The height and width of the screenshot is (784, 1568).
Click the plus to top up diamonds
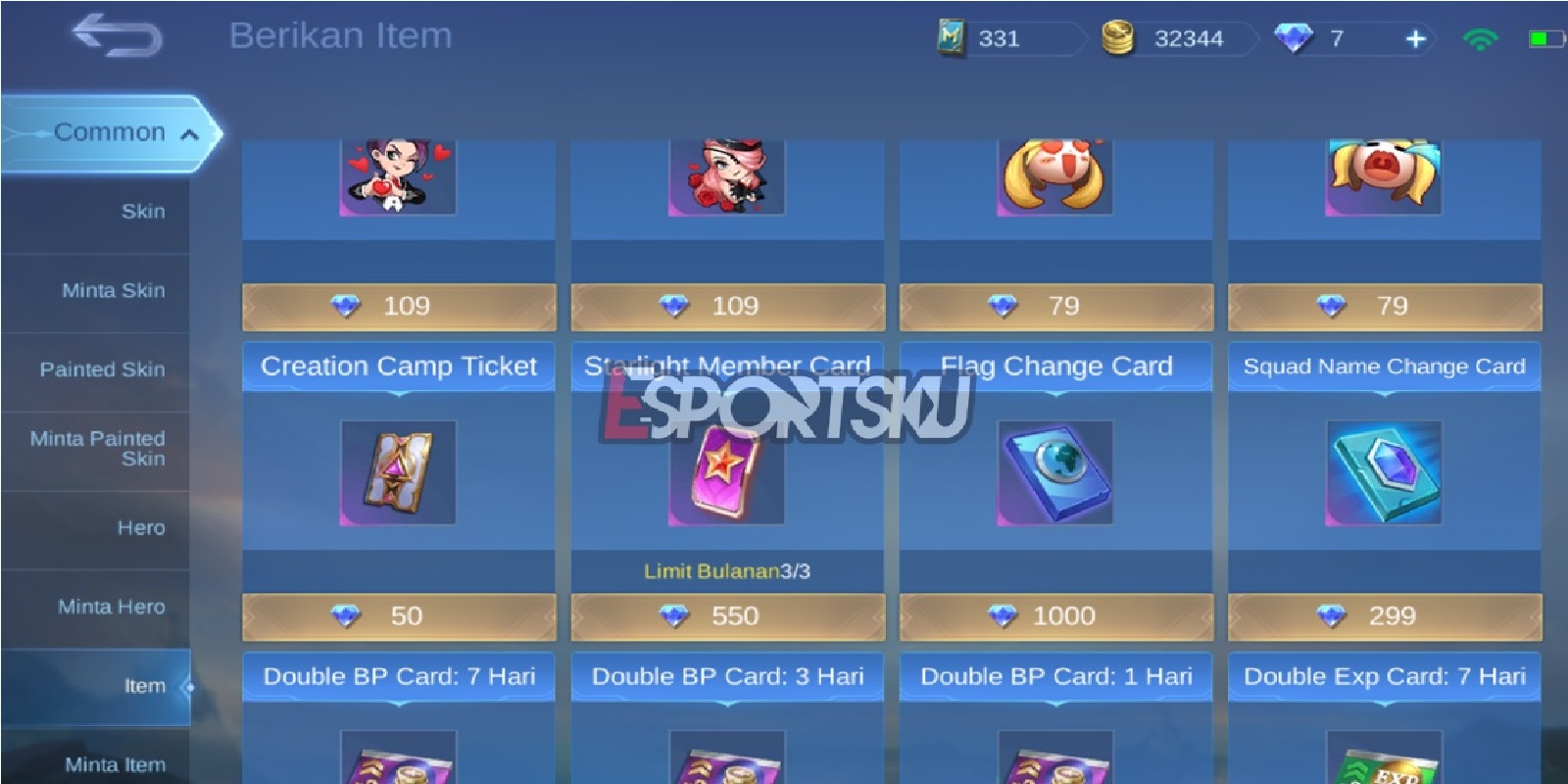coord(1413,38)
